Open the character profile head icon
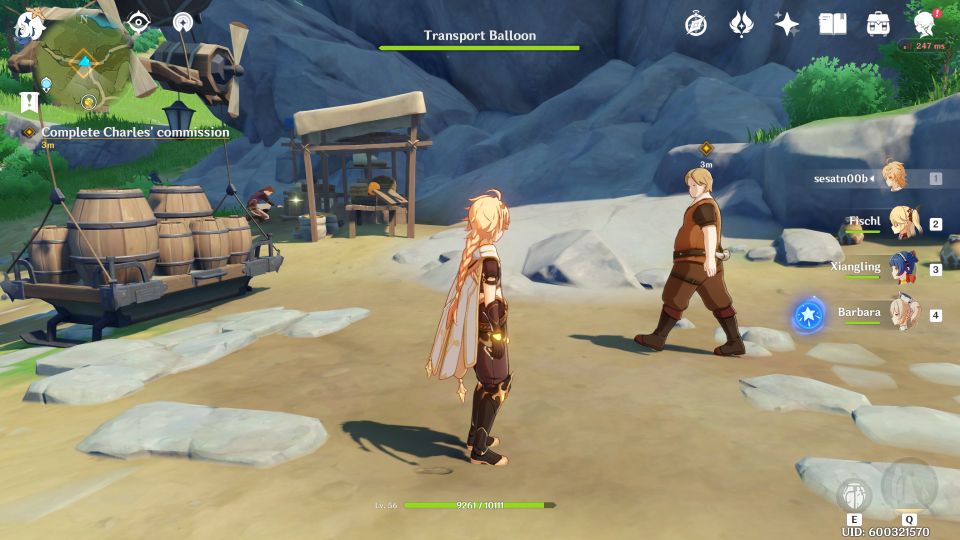This screenshot has width=960, height=540. click(x=925, y=24)
